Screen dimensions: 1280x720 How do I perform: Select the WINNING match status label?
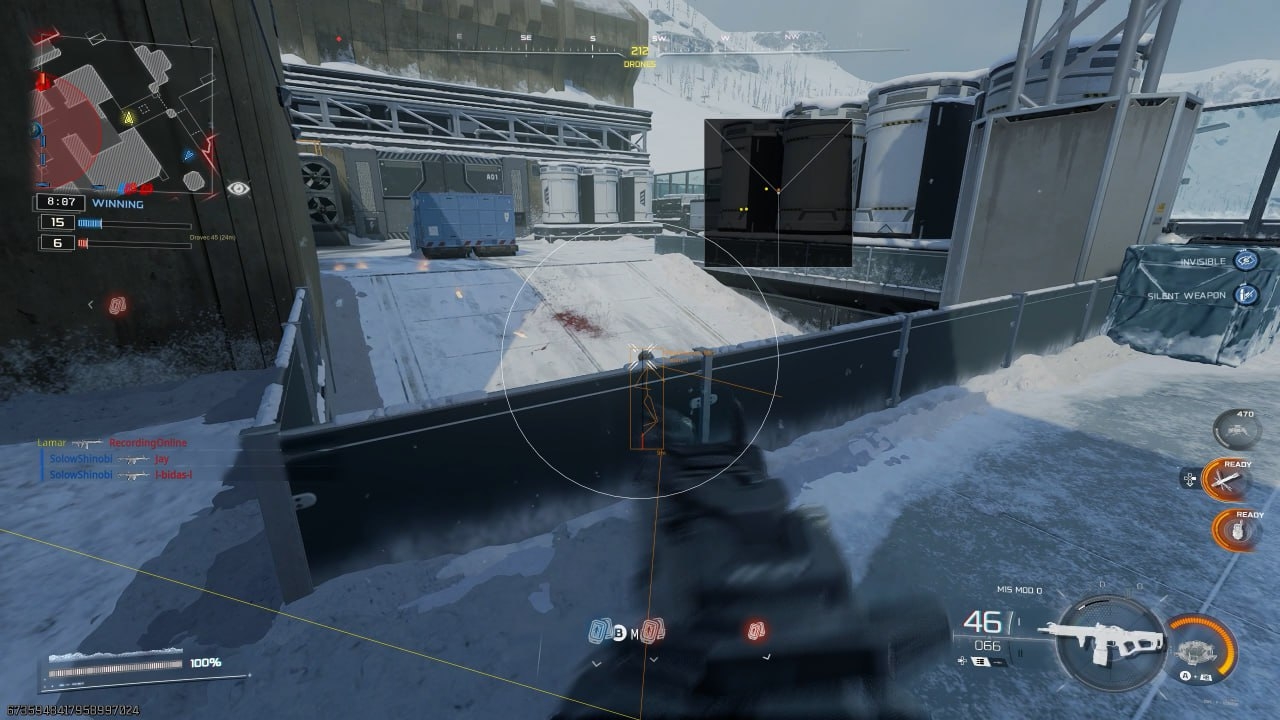click(117, 203)
